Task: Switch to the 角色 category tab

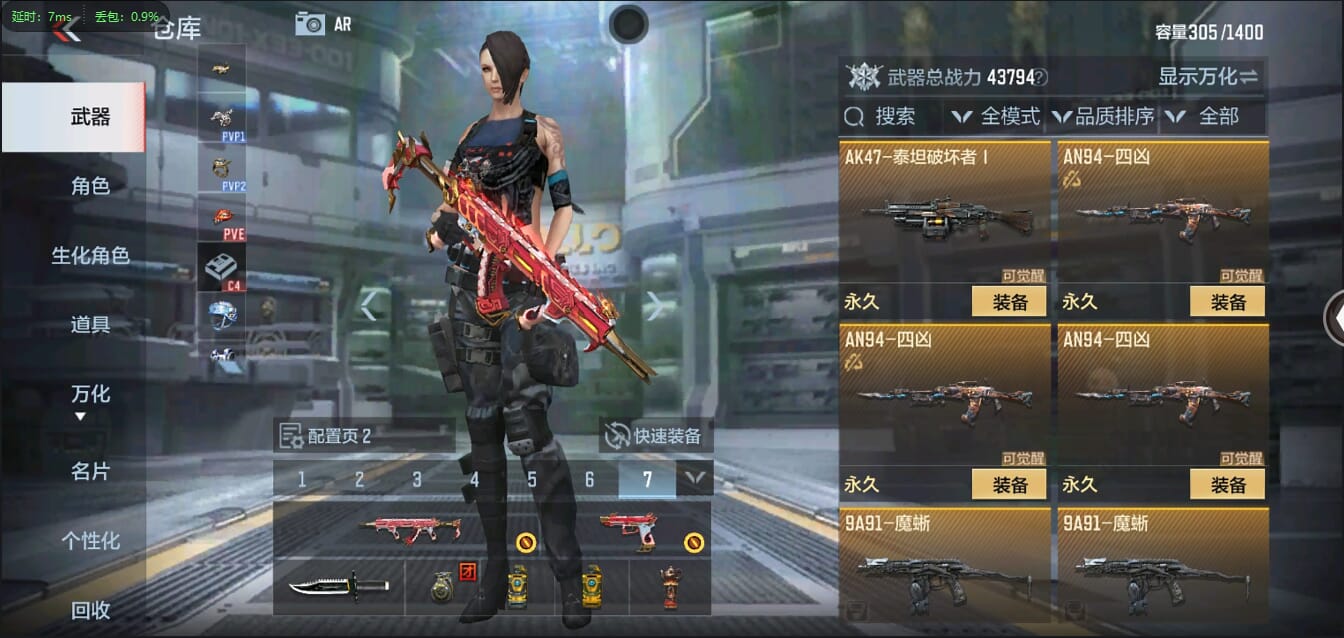Action: tap(90, 186)
